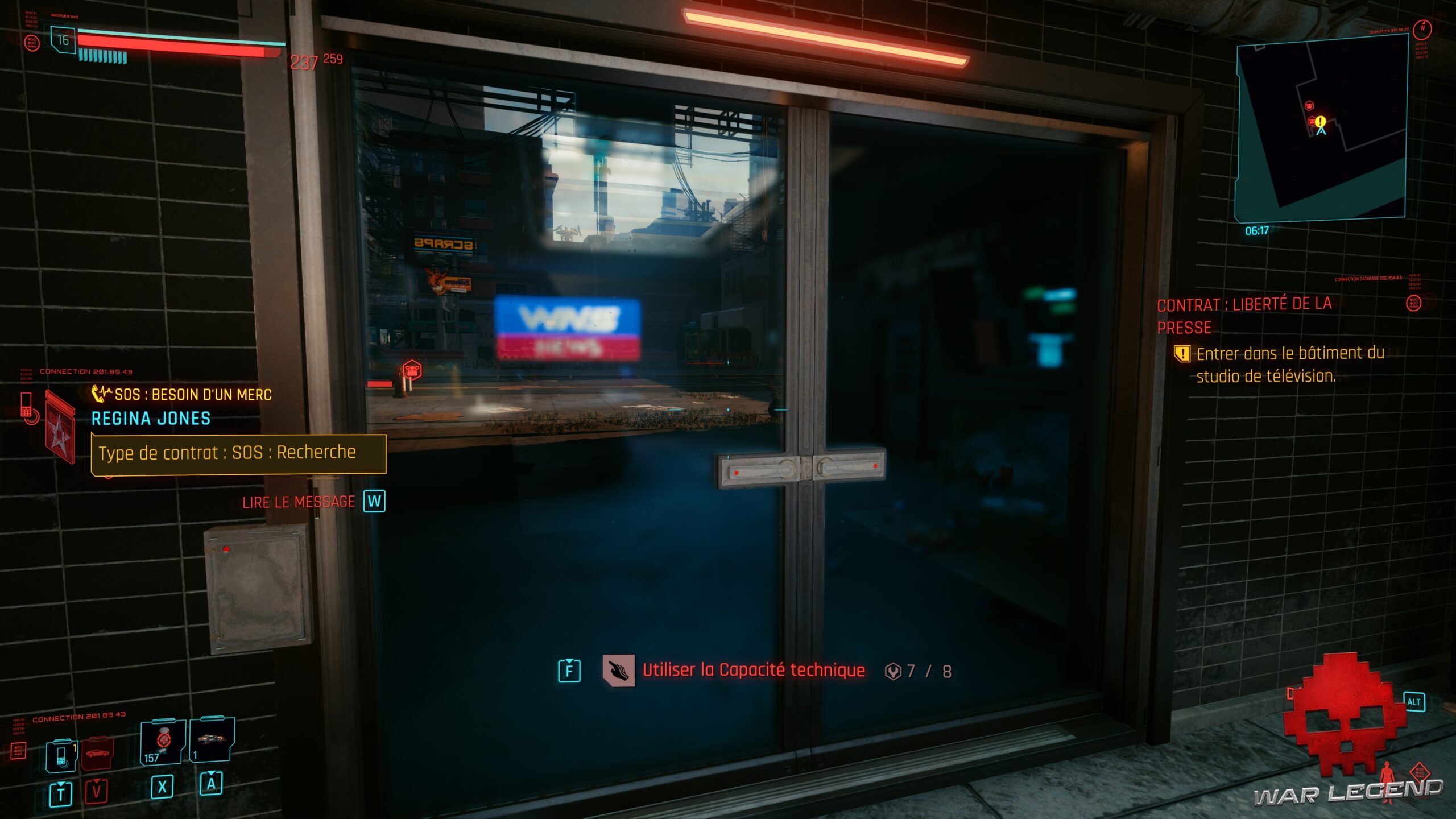Viewport: 1456px width, 819px height.
Task: Click Utiliser la Capacité technique
Action: (754, 670)
